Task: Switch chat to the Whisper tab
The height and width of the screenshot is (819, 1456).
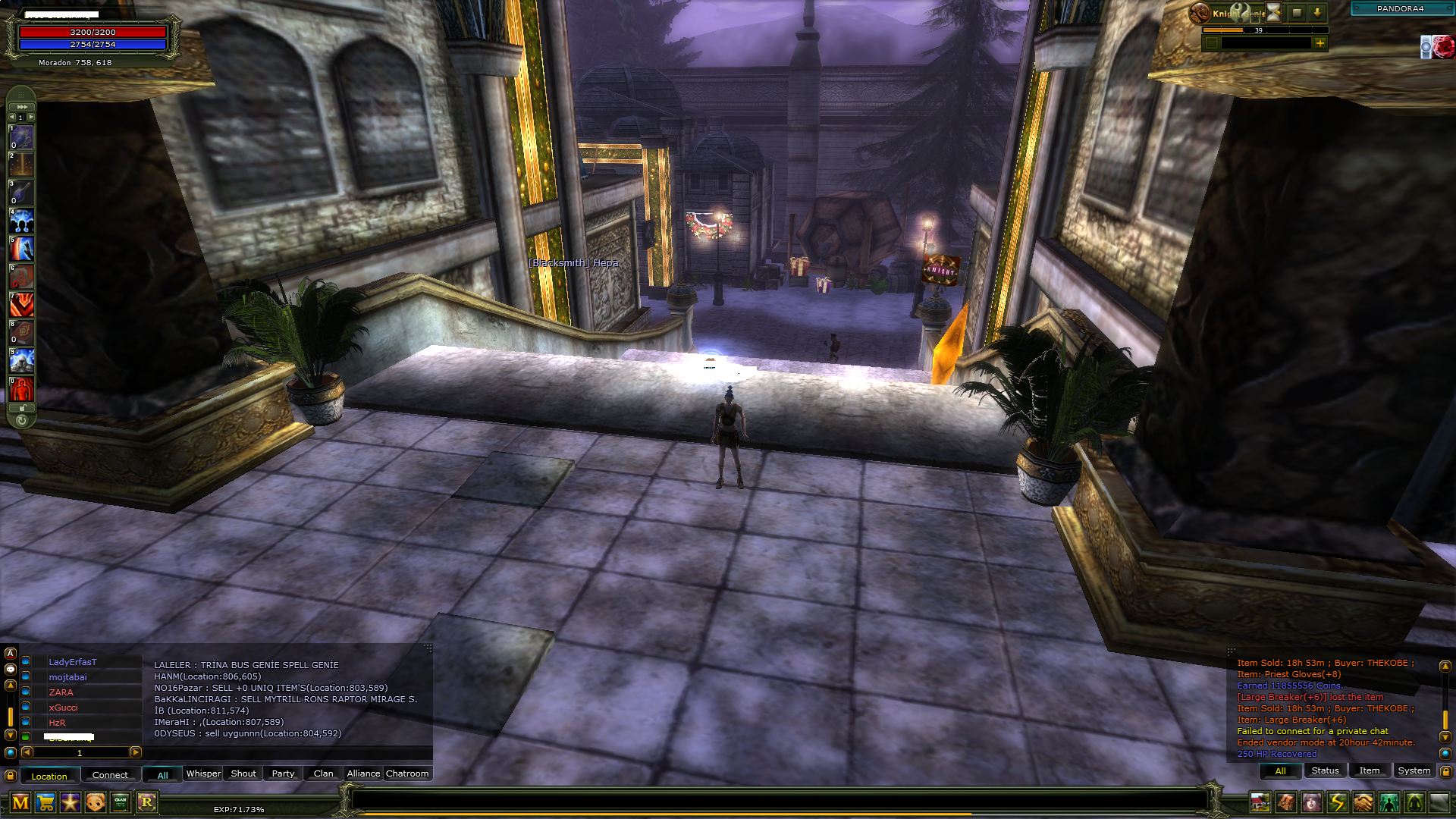Action: [x=203, y=773]
